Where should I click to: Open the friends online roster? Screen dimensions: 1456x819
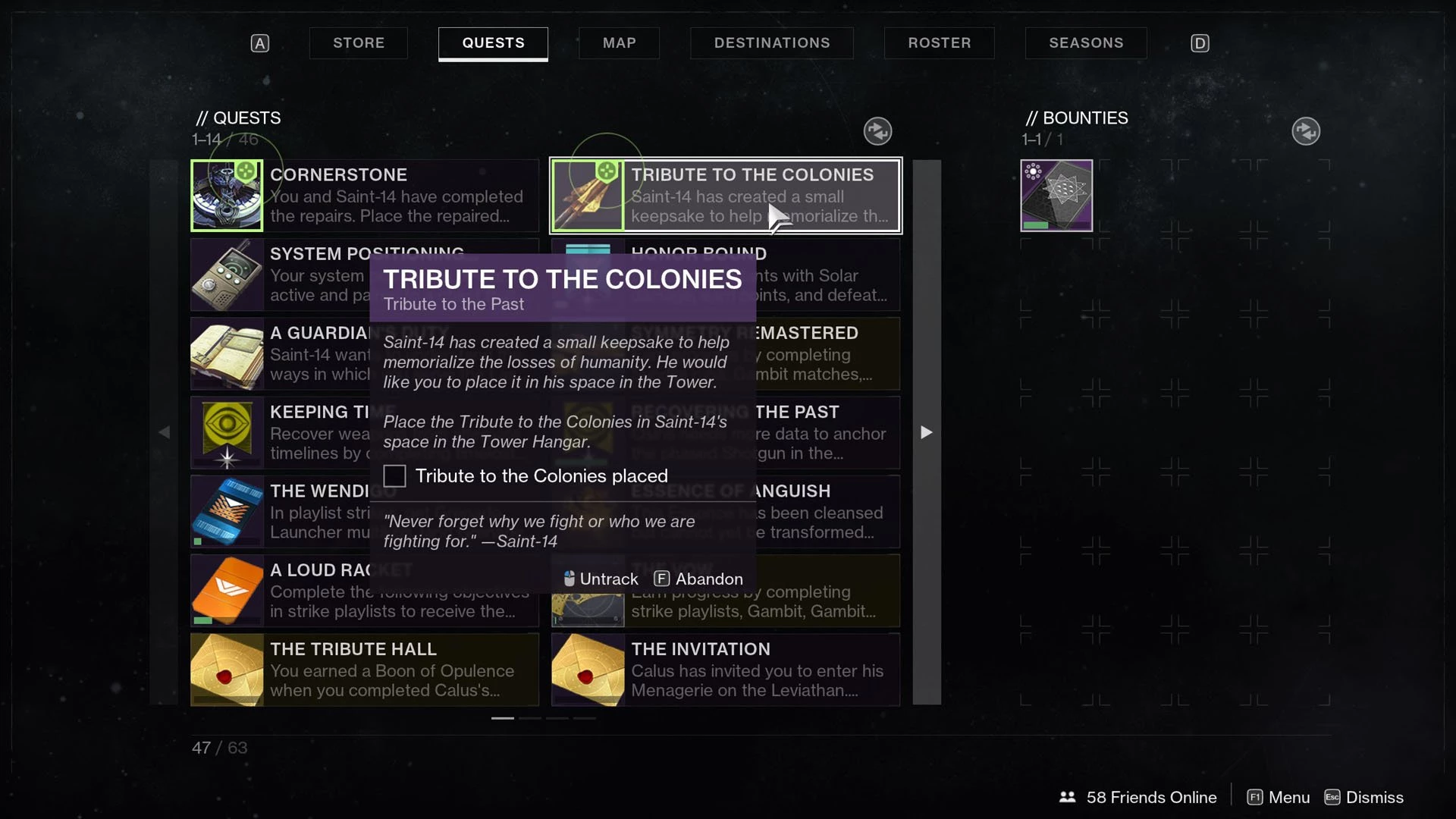[1138, 797]
